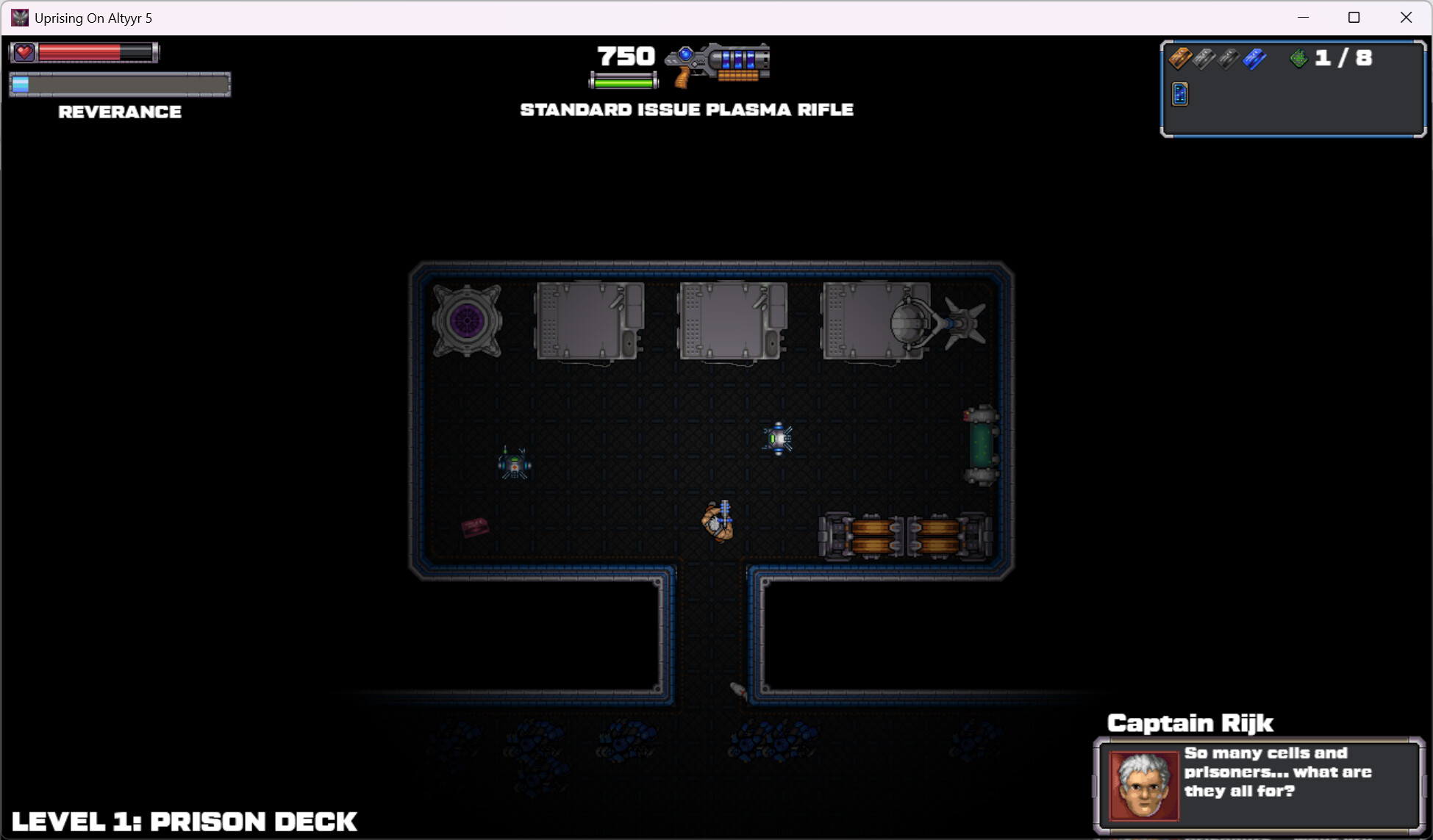Viewport: 1433px width, 840px height.
Task: Click the second gray keycard icon
Action: tap(1228, 59)
